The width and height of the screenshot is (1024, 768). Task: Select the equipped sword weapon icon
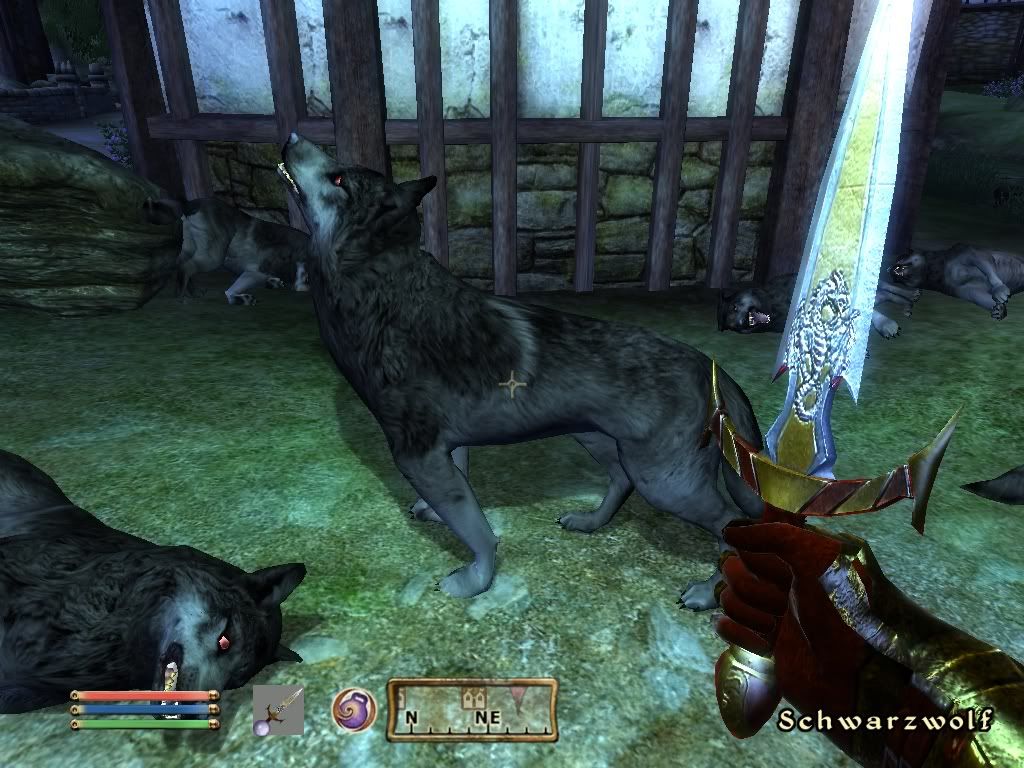[278, 709]
